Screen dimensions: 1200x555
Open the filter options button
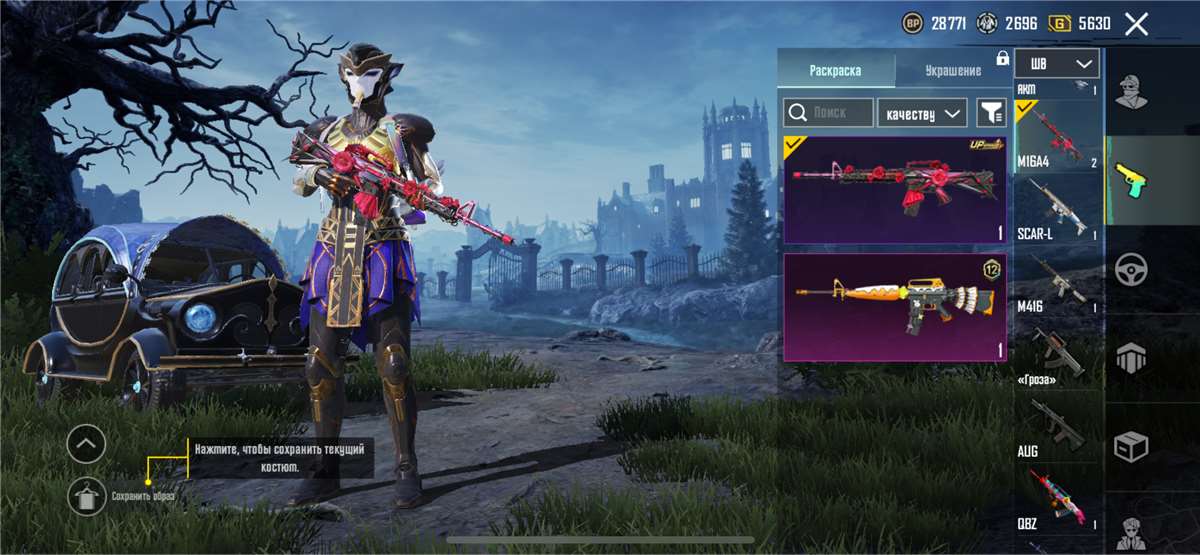tap(991, 113)
